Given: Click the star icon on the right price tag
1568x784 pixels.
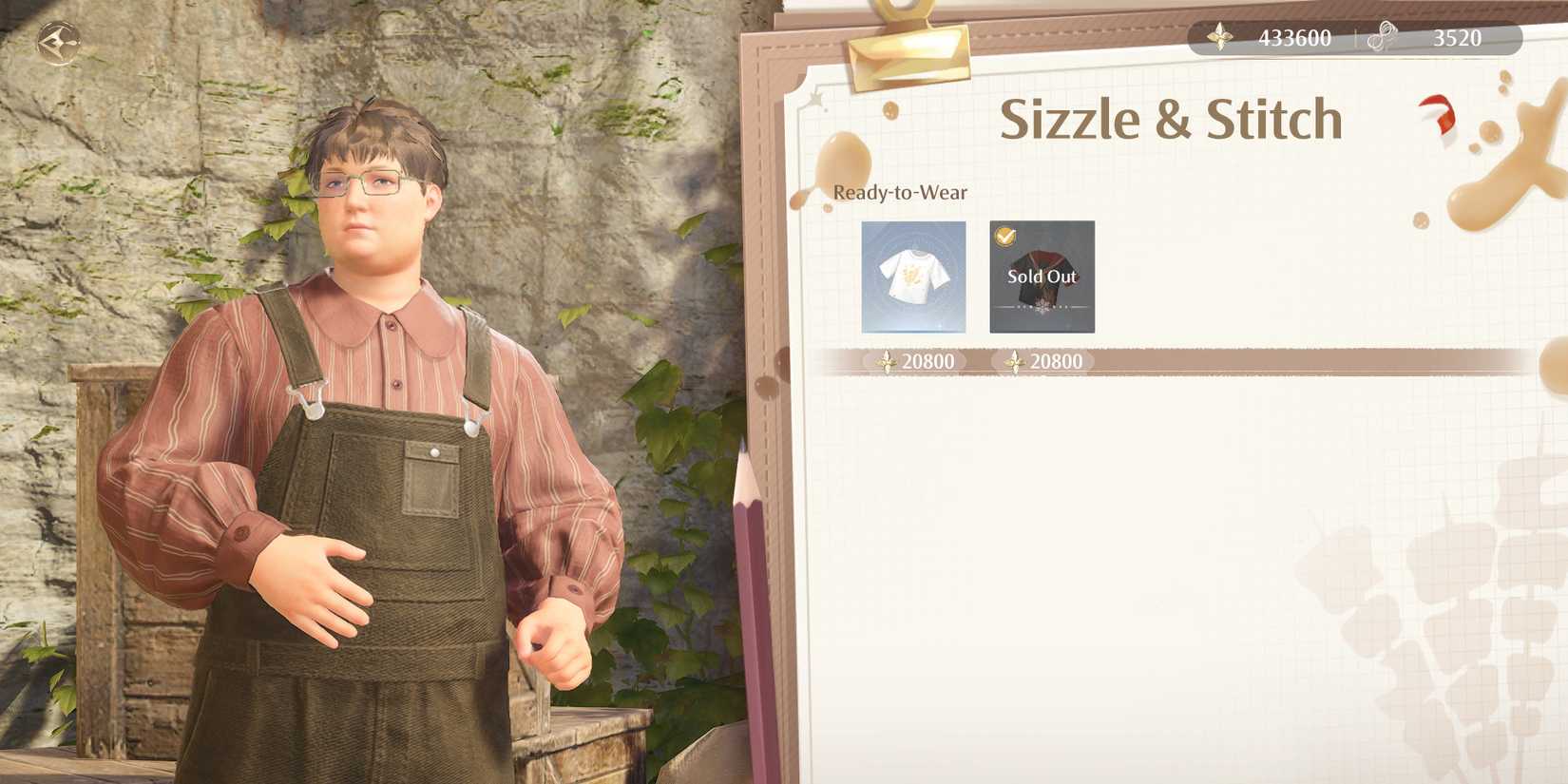Looking at the screenshot, I should [1016, 361].
